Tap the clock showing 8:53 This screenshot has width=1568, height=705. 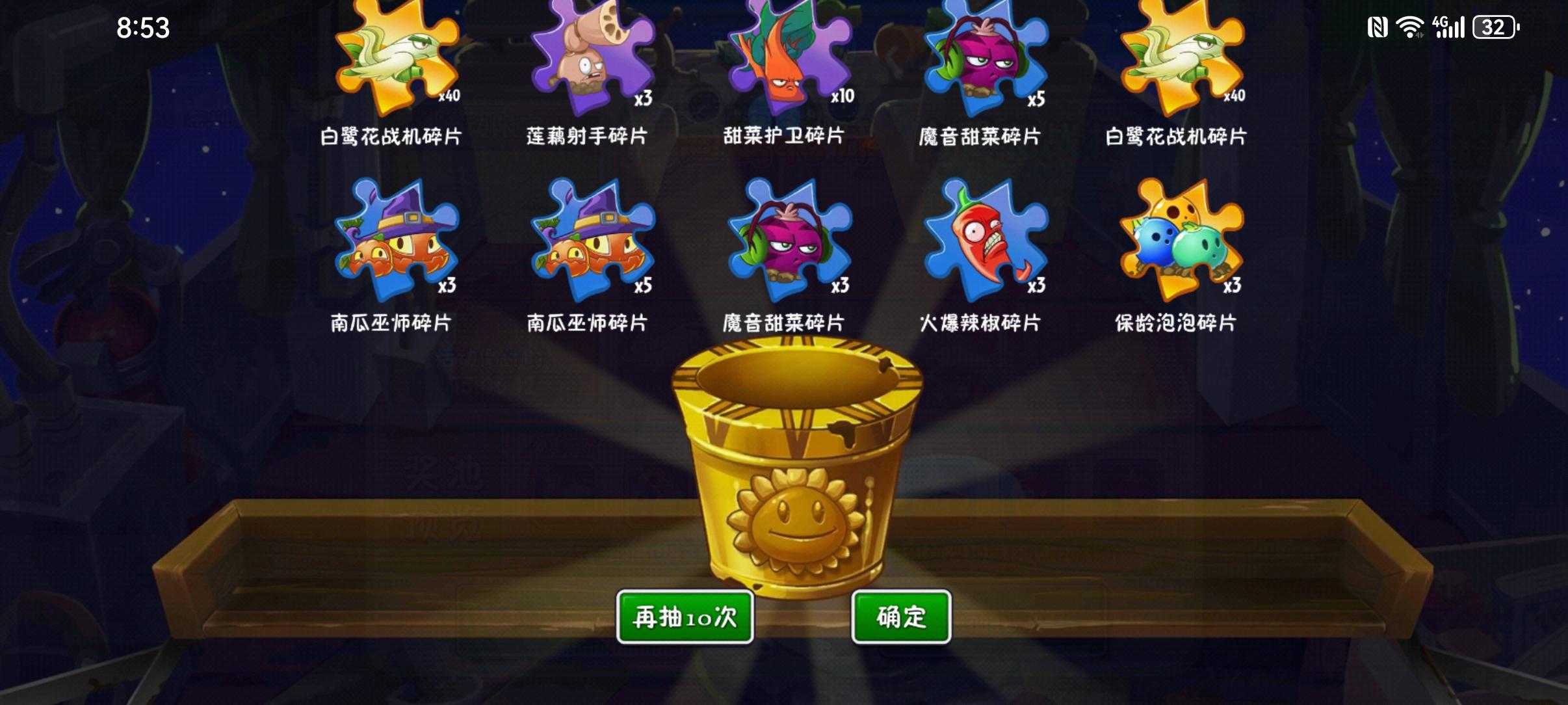(144, 27)
